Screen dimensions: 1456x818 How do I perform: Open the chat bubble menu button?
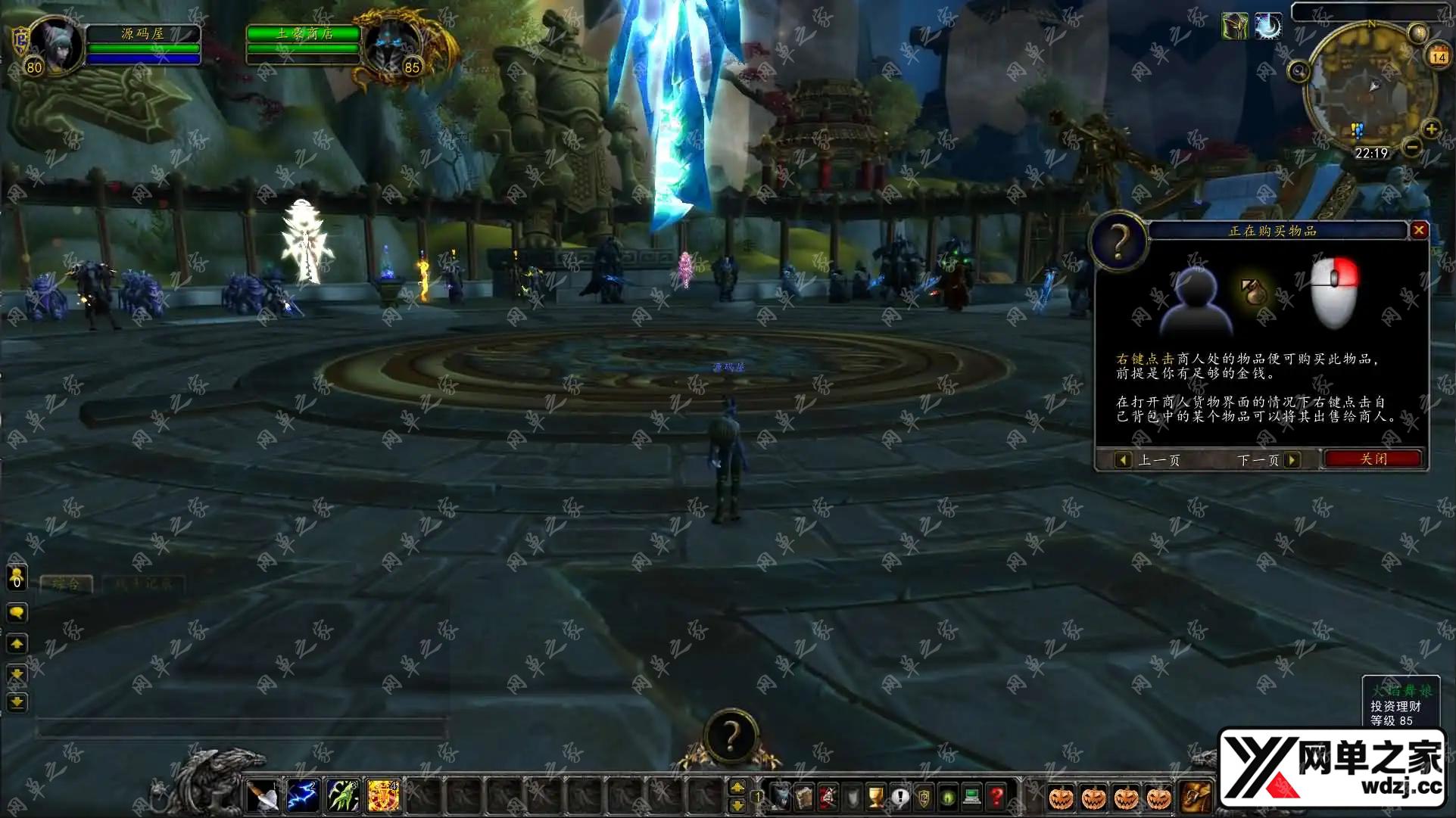click(x=17, y=612)
